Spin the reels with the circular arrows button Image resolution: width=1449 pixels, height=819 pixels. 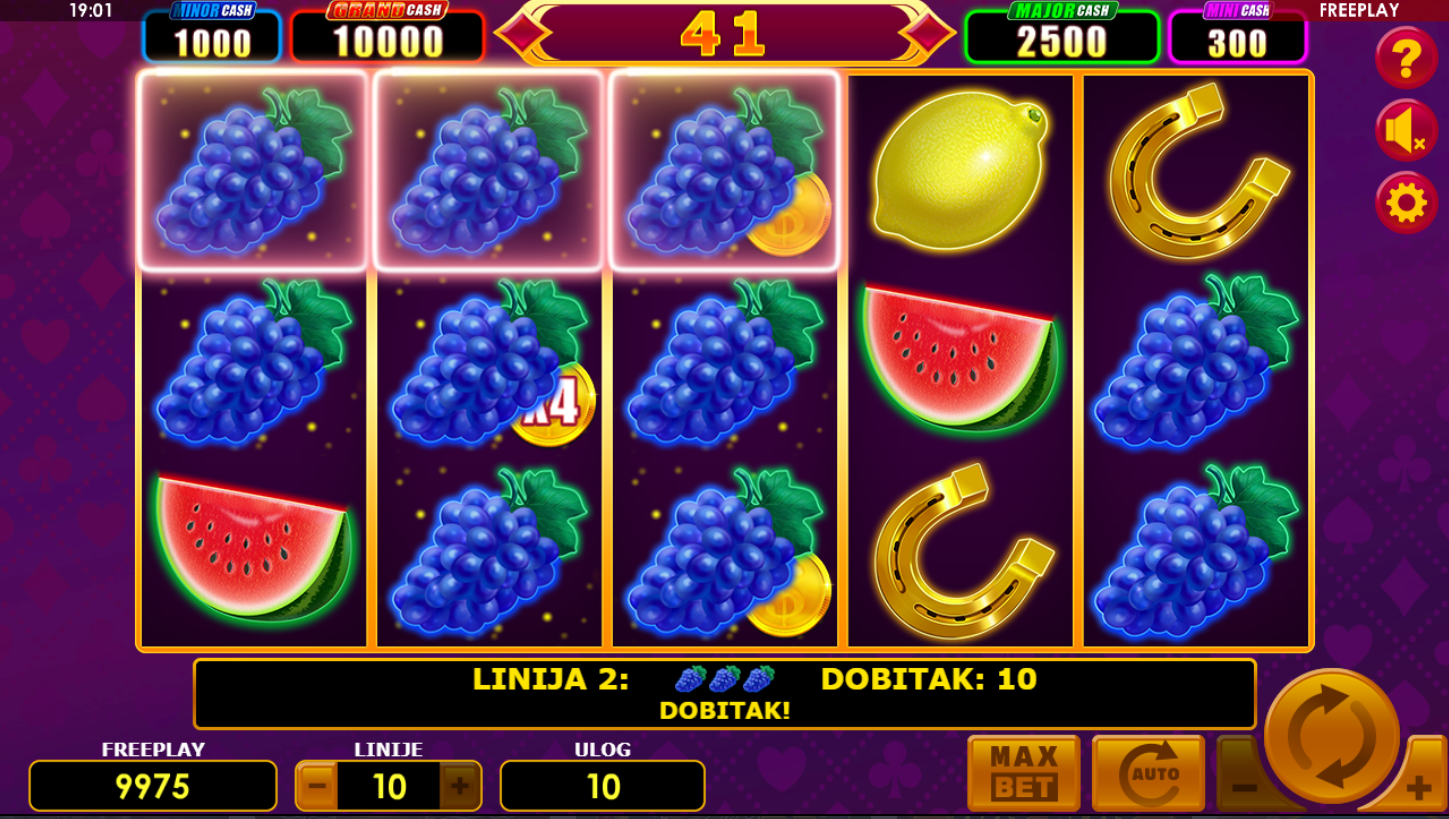pos(1331,736)
